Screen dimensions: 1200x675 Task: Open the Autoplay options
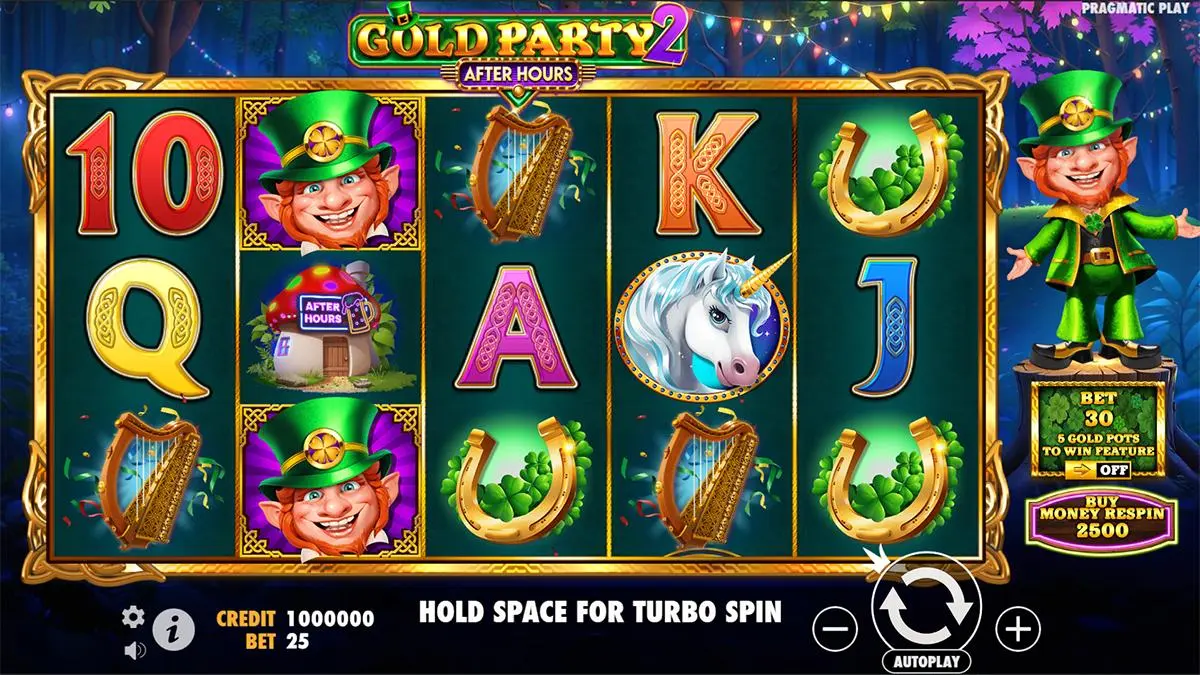(x=925, y=662)
